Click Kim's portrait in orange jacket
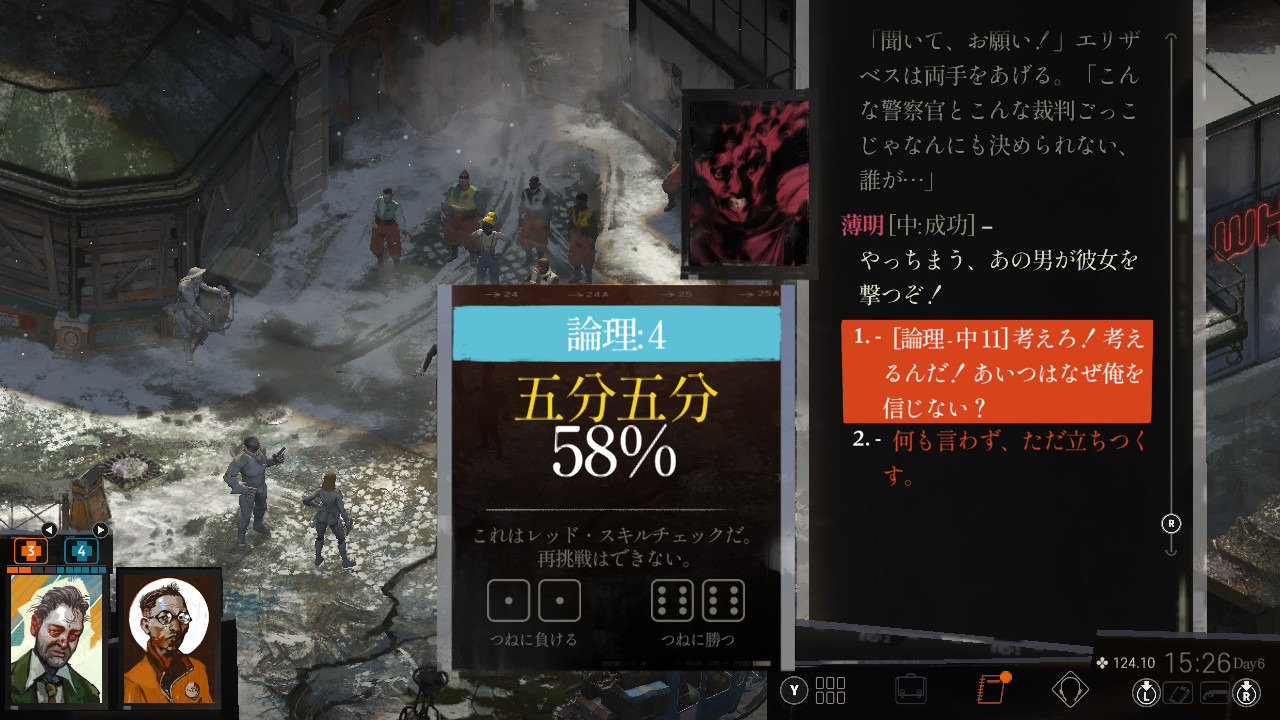The height and width of the screenshot is (720, 1280). click(168, 638)
